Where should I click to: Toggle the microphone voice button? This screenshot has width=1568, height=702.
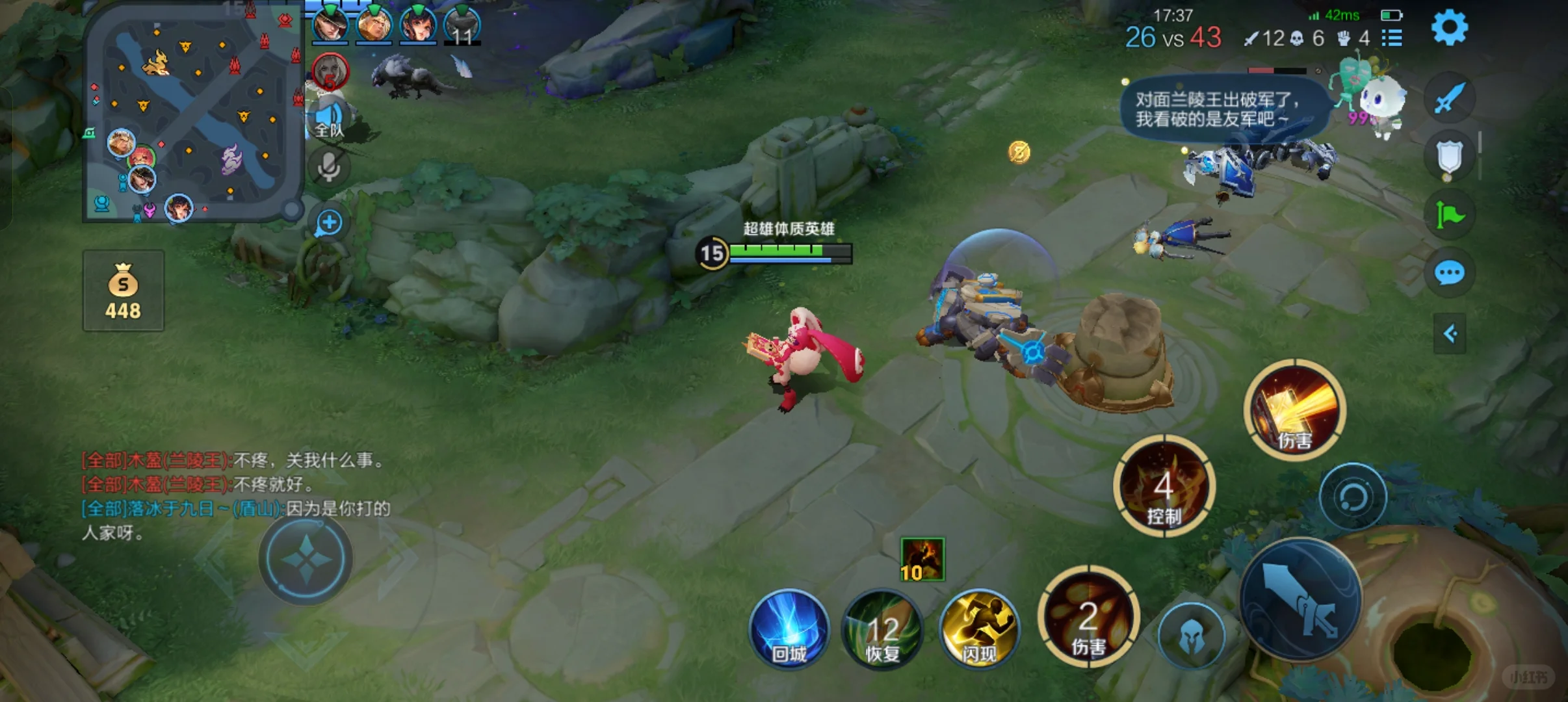pos(329,167)
